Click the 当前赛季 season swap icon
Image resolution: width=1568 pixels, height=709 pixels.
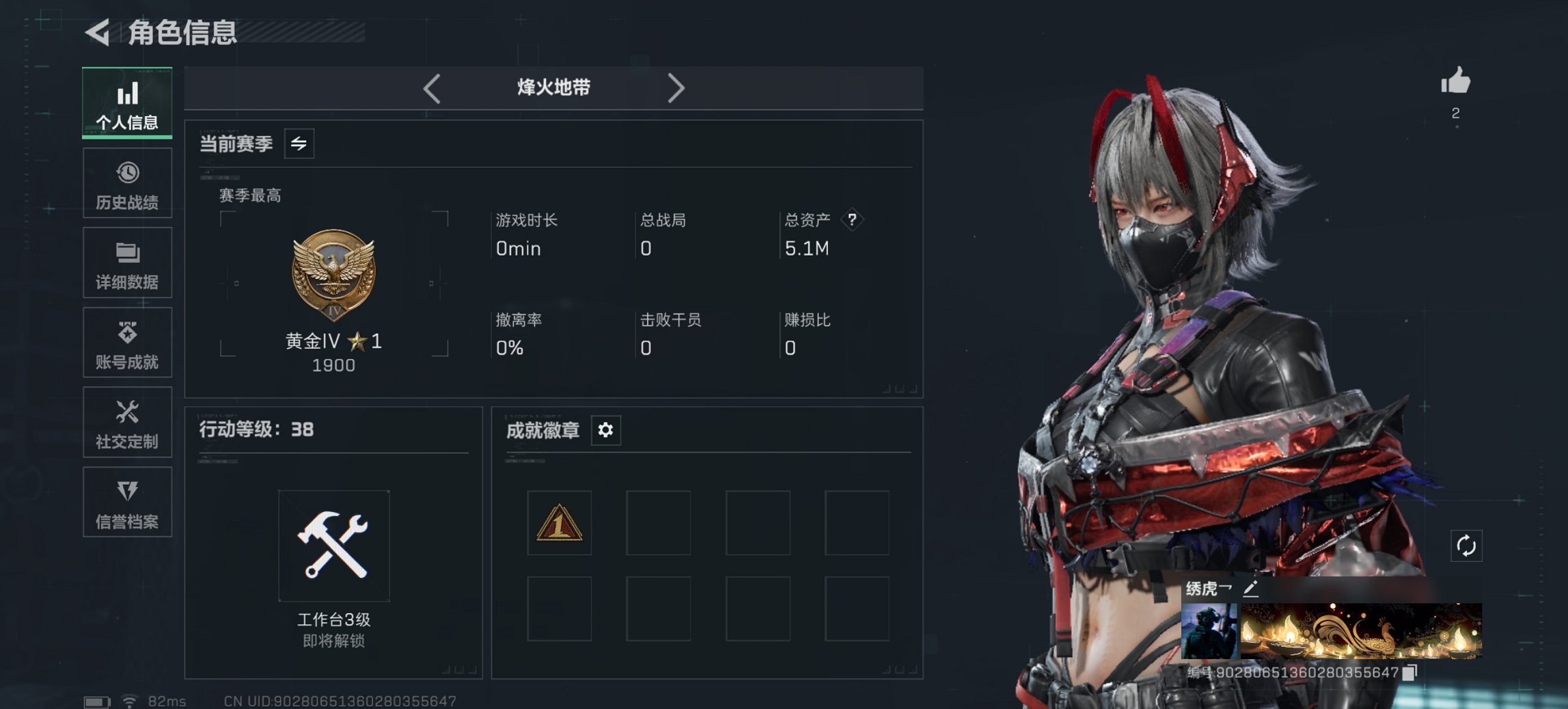pos(299,144)
